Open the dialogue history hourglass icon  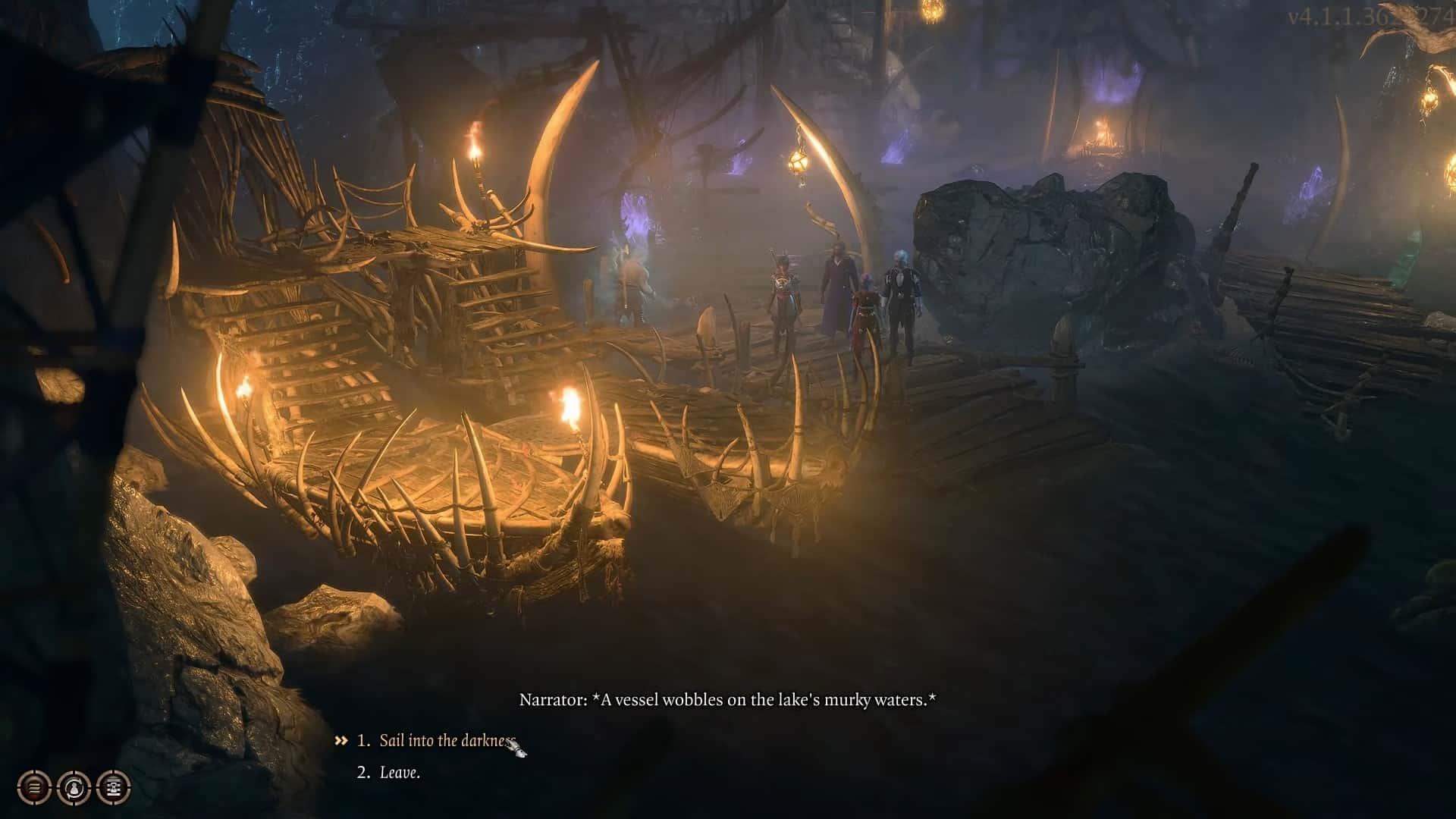click(x=114, y=788)
